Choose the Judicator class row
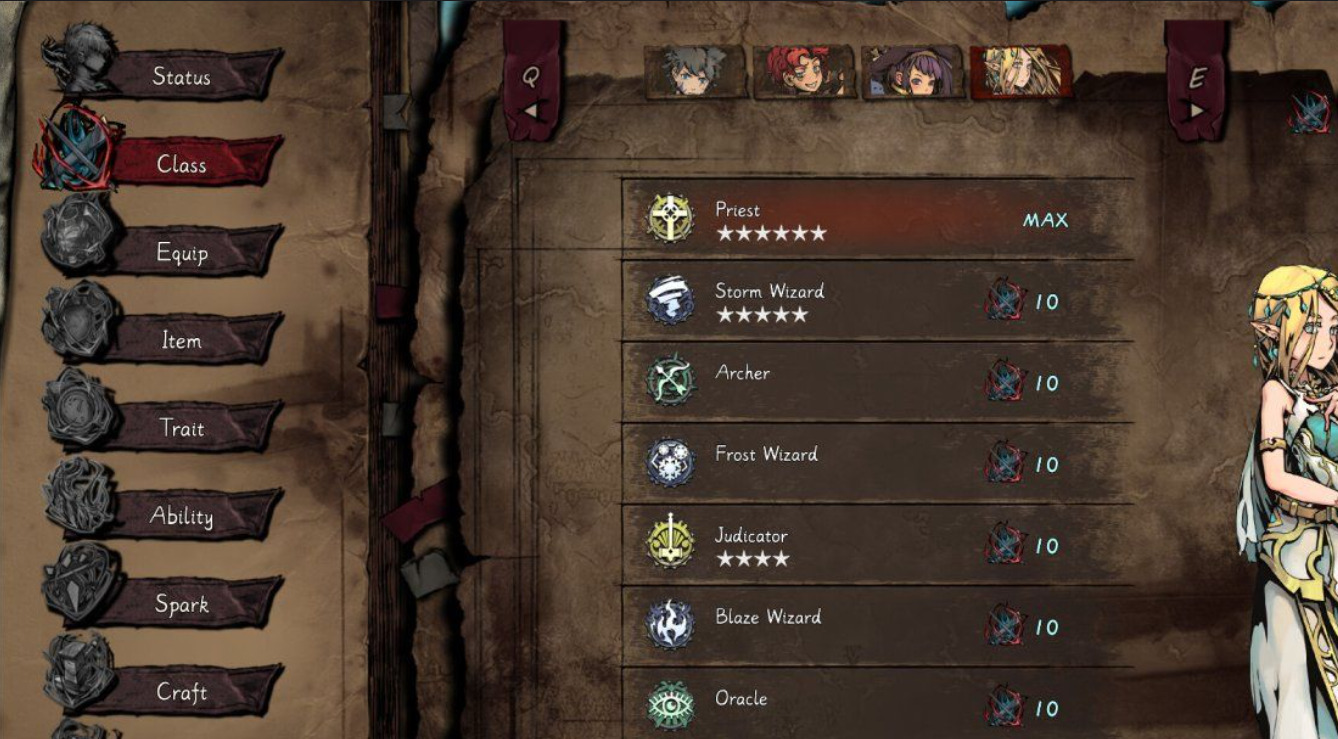 coord(876,545)
